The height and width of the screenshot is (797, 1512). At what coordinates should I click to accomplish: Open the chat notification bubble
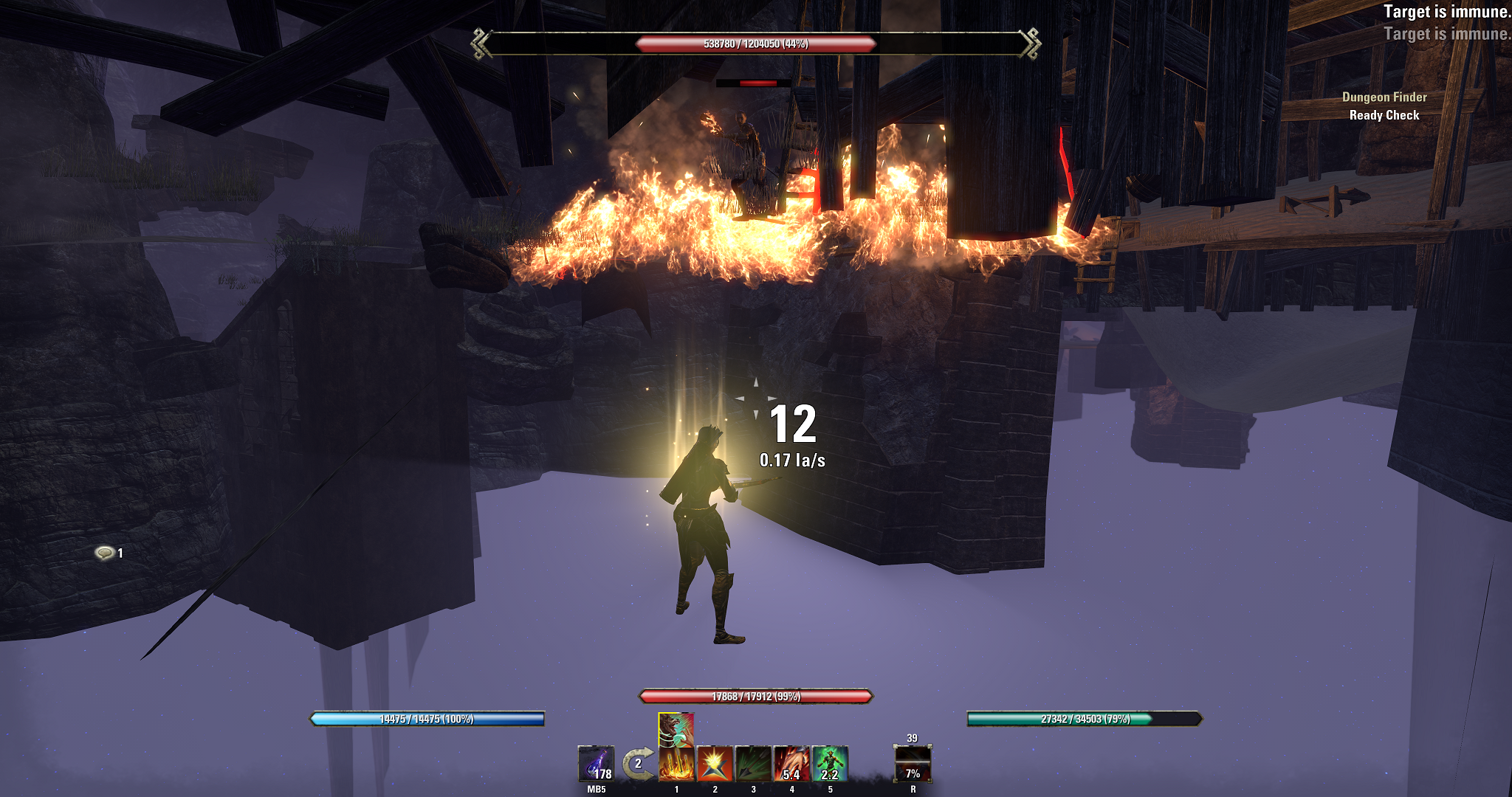point(105,553)
